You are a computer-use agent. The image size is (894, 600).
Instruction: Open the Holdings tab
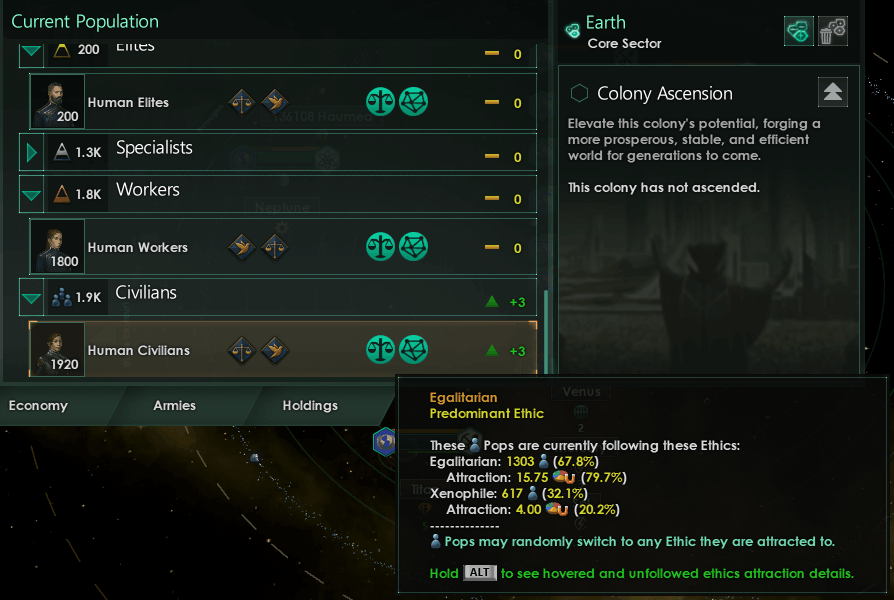coord(310,405)
